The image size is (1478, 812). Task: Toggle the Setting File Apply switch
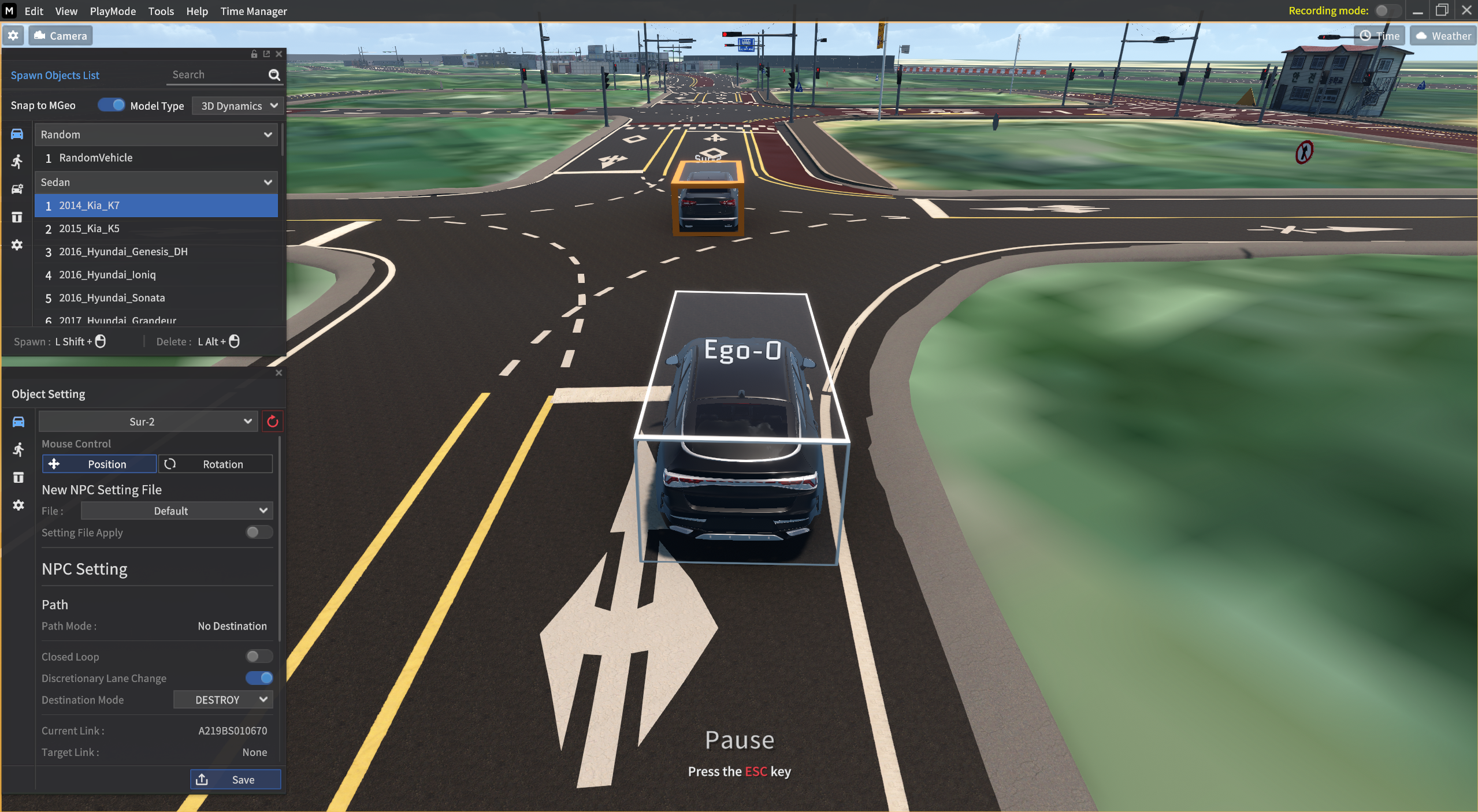tap(258, 532)
